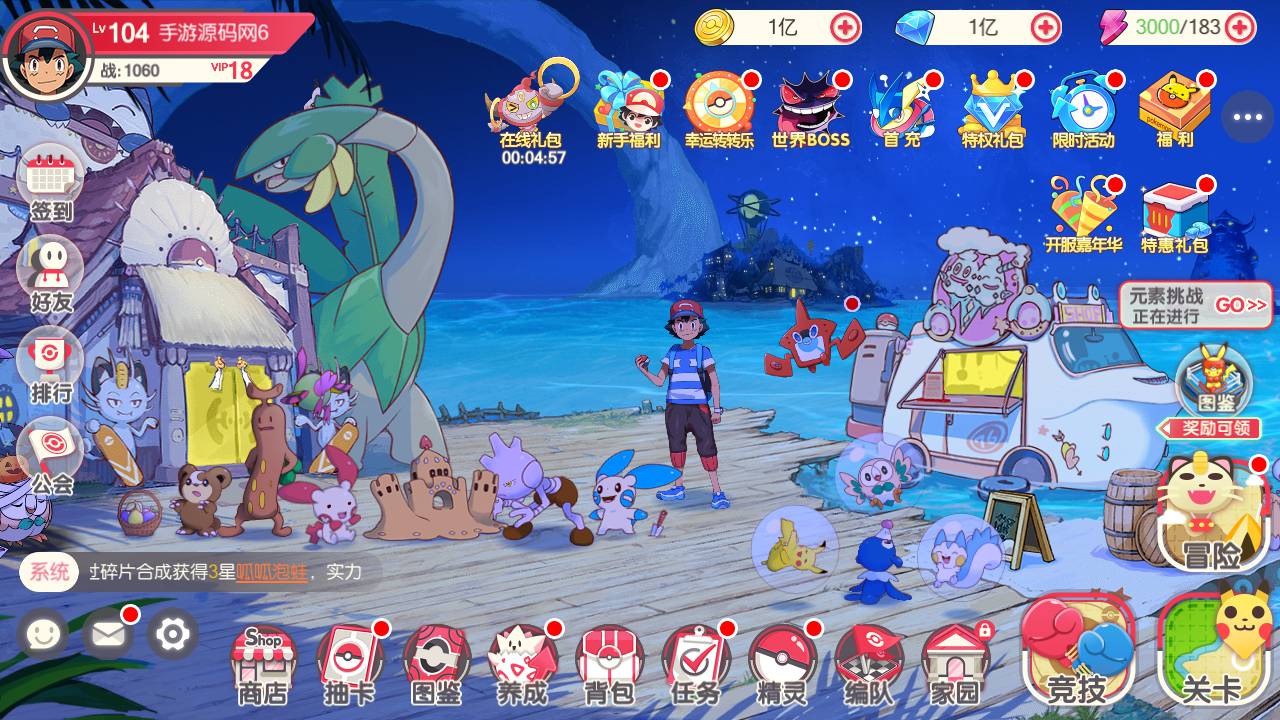This screenshot has width=1280, height=720.
Task: Add more gold coins with plus button
Action: coord(846,27)
